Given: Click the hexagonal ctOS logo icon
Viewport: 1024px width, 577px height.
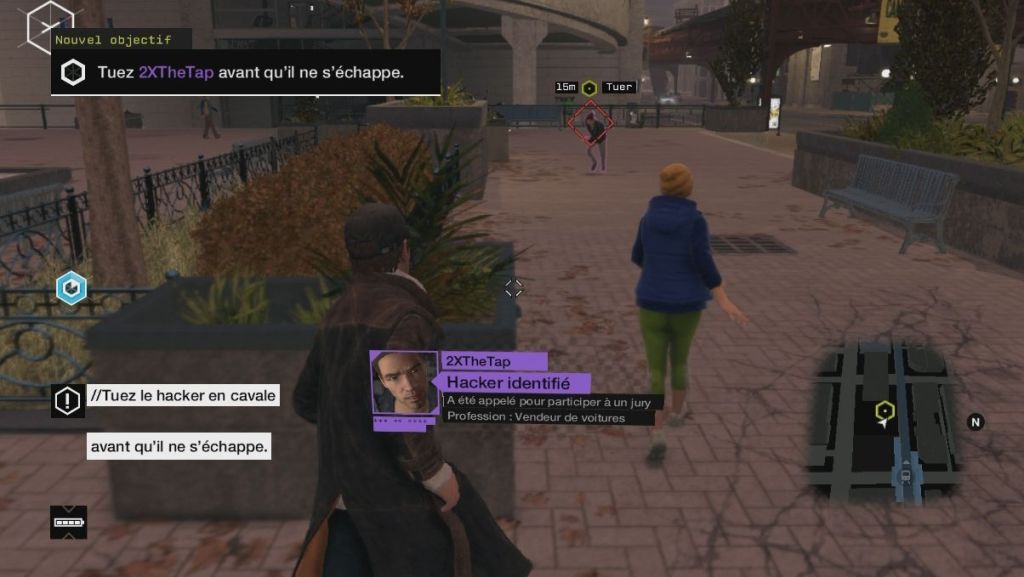Looking at the screenshot, I should point(48,22).
